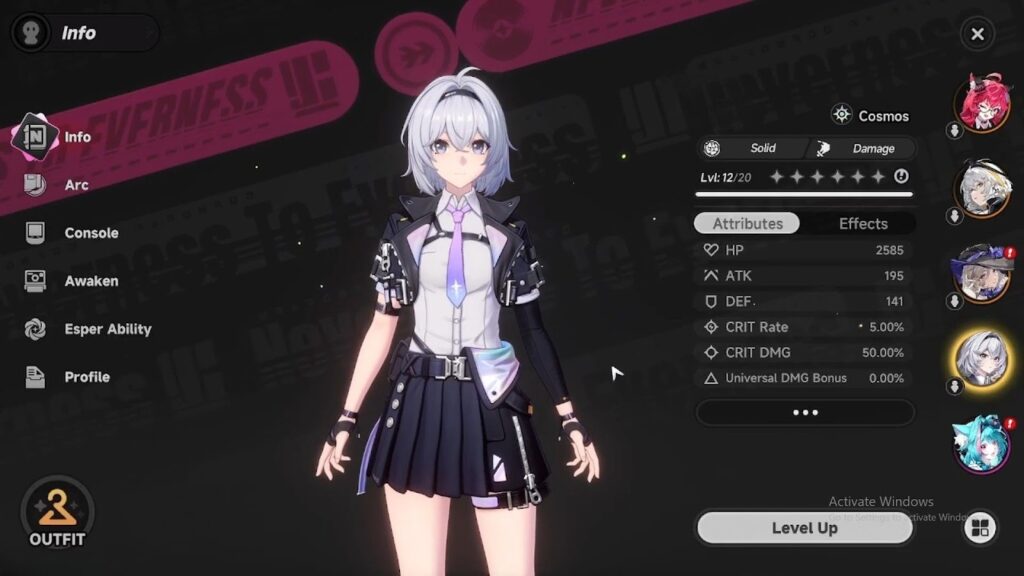
Task: Choose the red-haired character portrait
Action: click(983, 101)
